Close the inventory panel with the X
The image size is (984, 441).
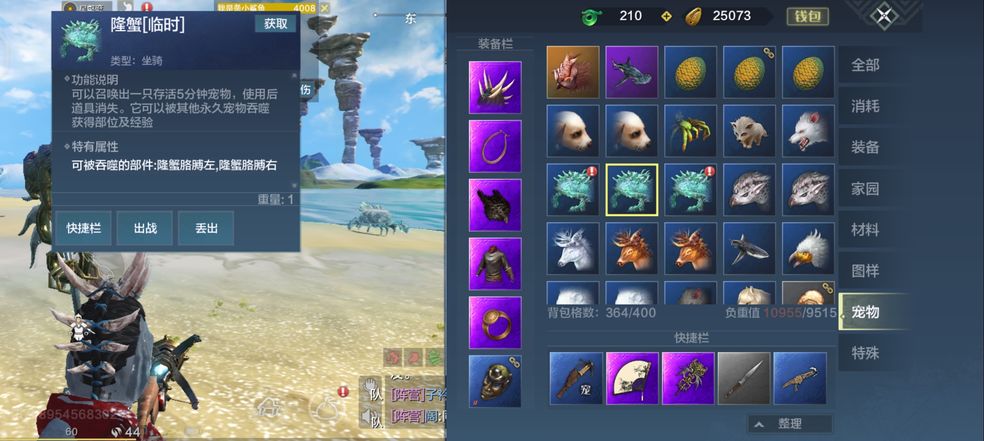pos(883,15)
